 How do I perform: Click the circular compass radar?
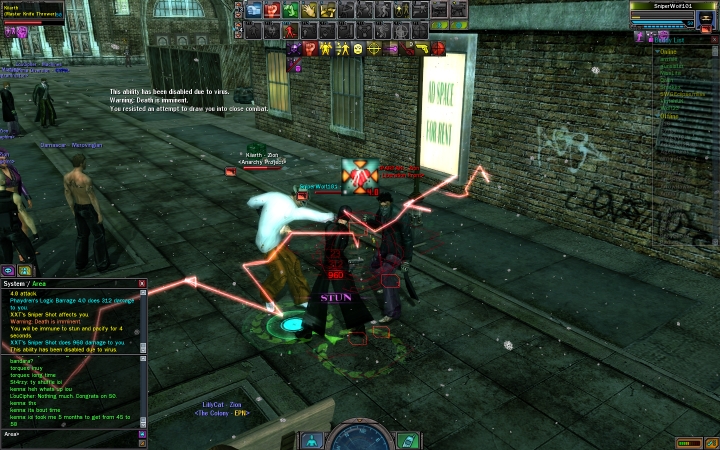(359, 438)
